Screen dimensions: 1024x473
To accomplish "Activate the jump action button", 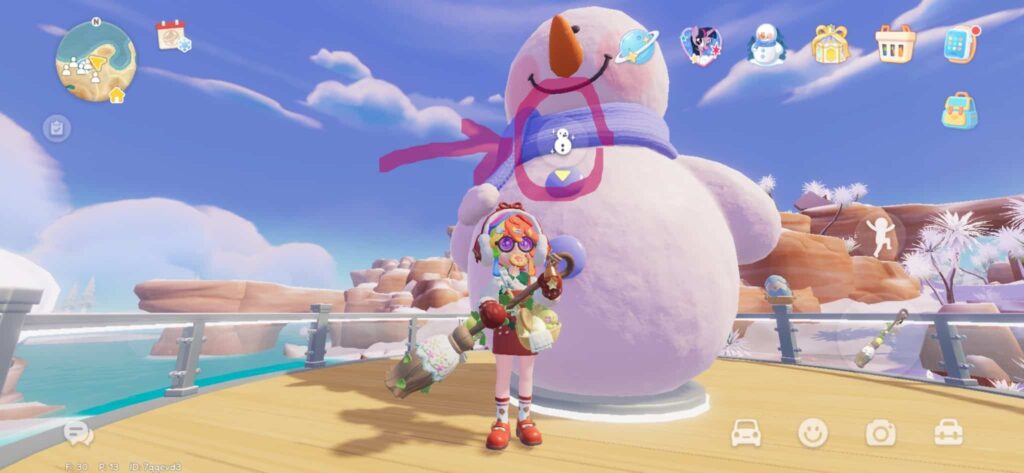I will (882, 236).
